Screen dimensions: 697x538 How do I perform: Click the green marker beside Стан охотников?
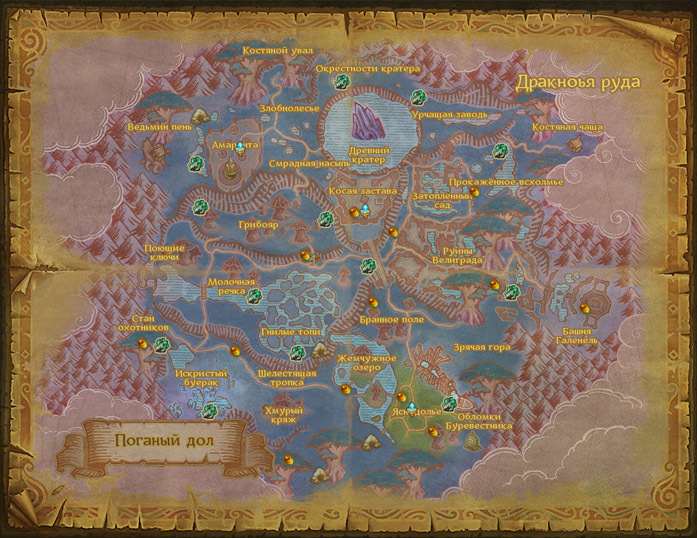point(160,342)
